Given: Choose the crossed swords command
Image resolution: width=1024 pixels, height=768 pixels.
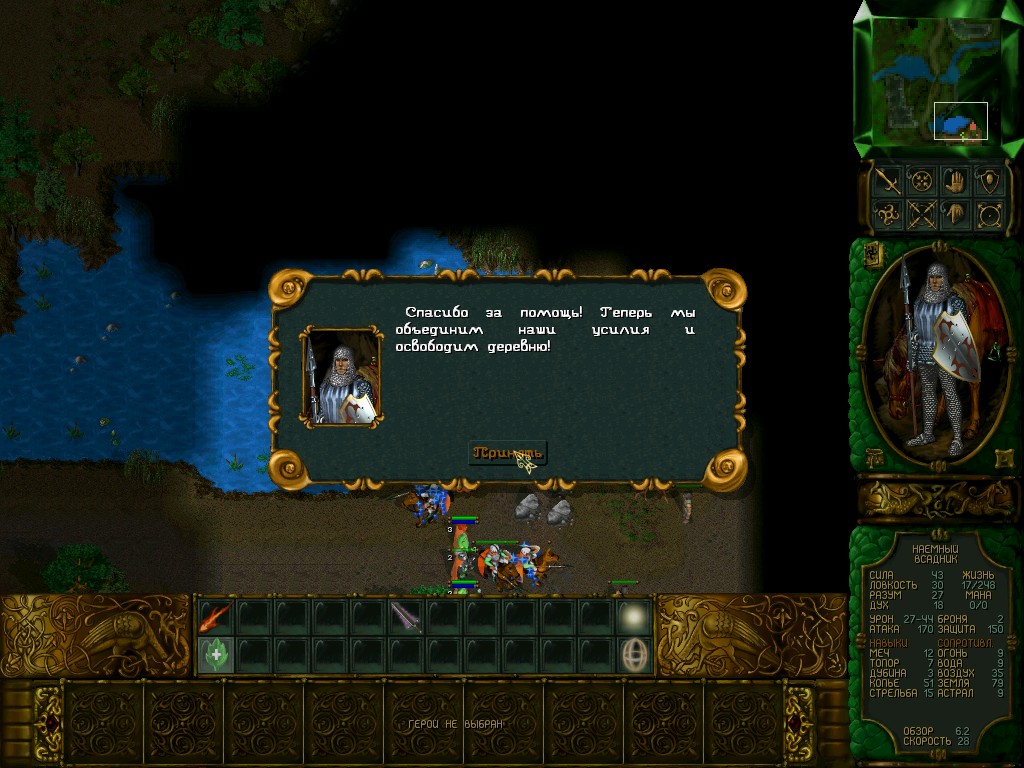Looking at the screenshot, I should click(x=921, y=214).
